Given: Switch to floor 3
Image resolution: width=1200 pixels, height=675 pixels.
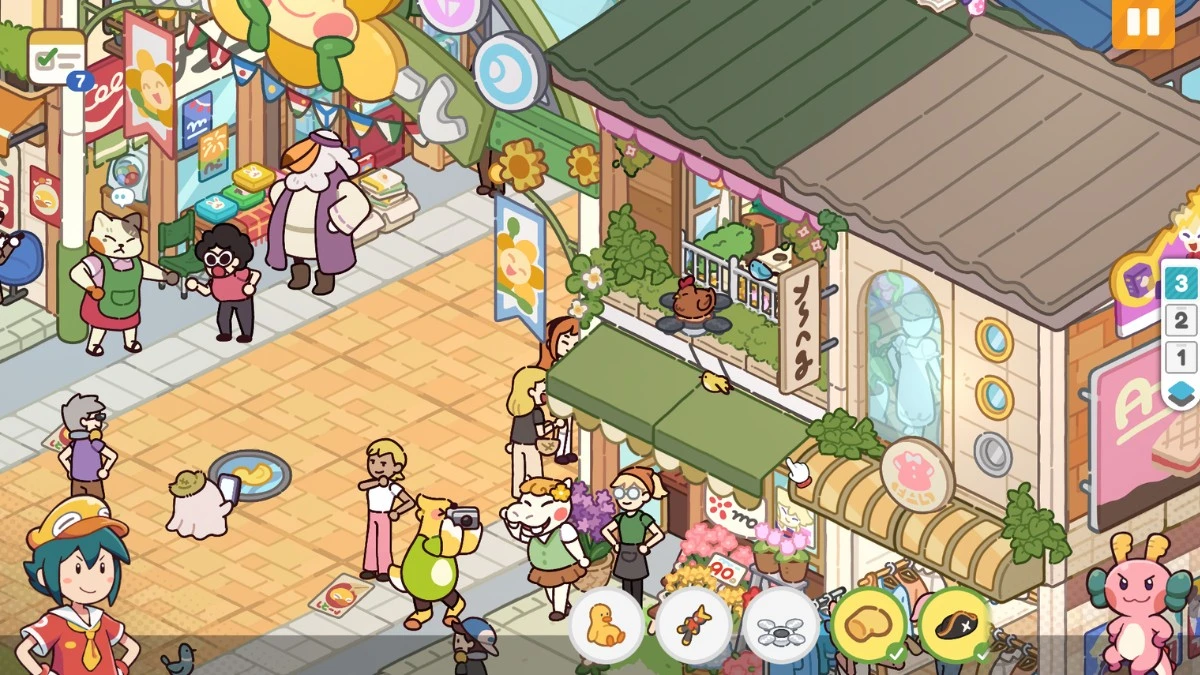Looking at the screenshot, I should point(1181,284).
